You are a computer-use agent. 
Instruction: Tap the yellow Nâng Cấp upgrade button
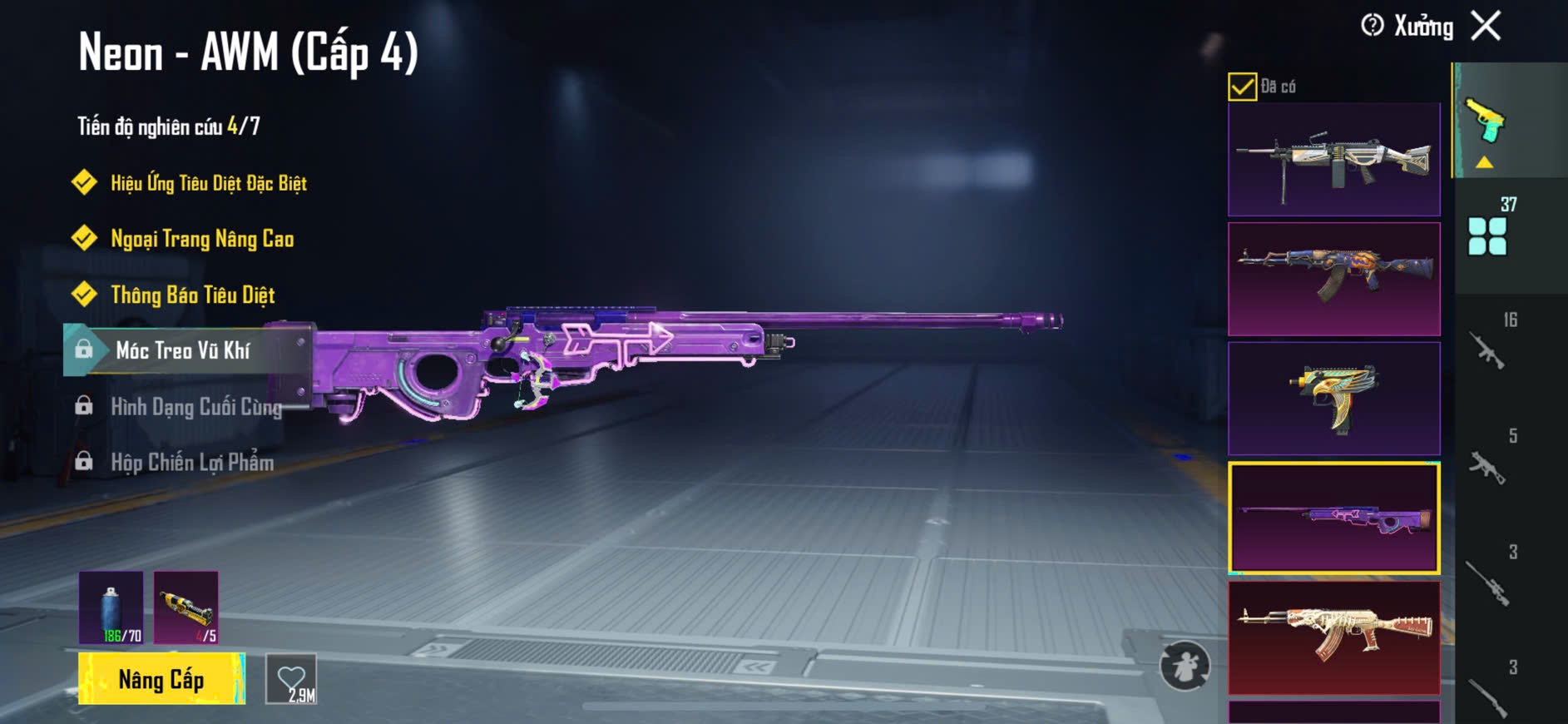pyautogui.click(x=161, y=679)
